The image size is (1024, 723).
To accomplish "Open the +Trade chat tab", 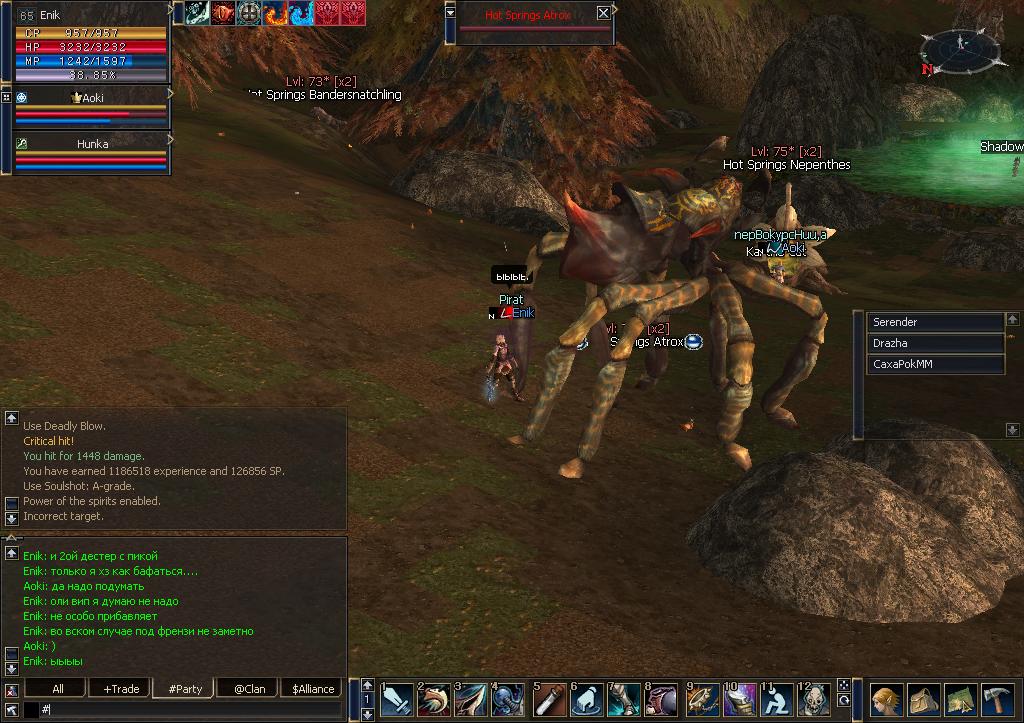I will click(120, 688).
